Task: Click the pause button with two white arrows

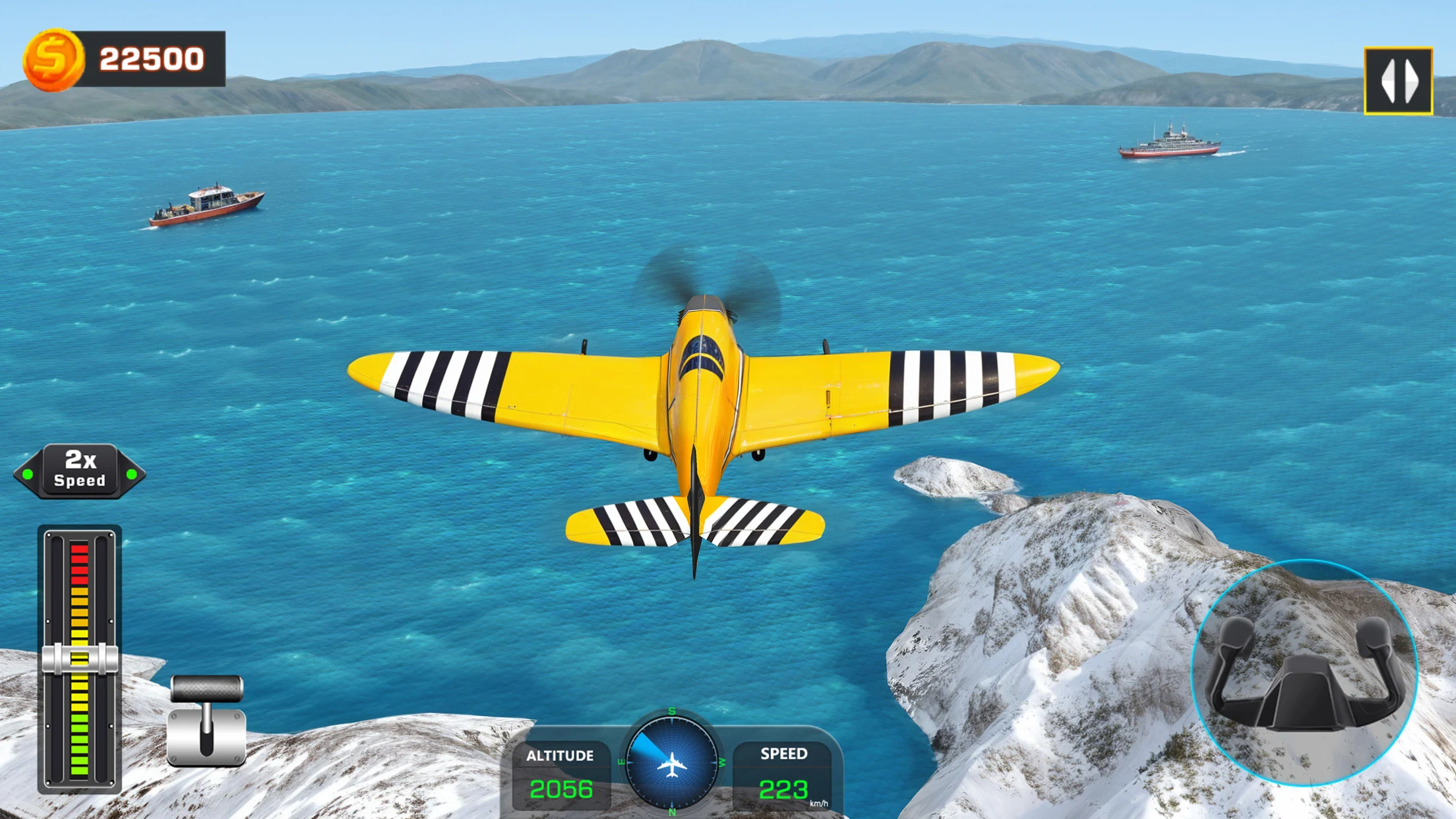Action: pos(1398,81)
